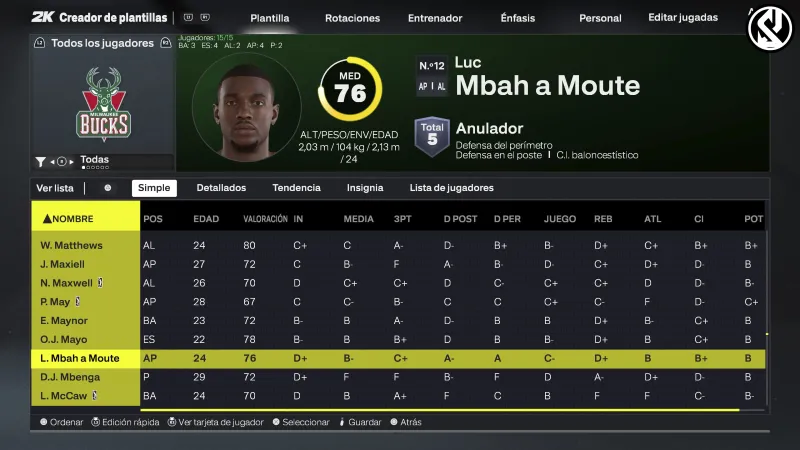The image size is (800, 450).
Task: Select W. Matthews player row
Action: (72, 245)
